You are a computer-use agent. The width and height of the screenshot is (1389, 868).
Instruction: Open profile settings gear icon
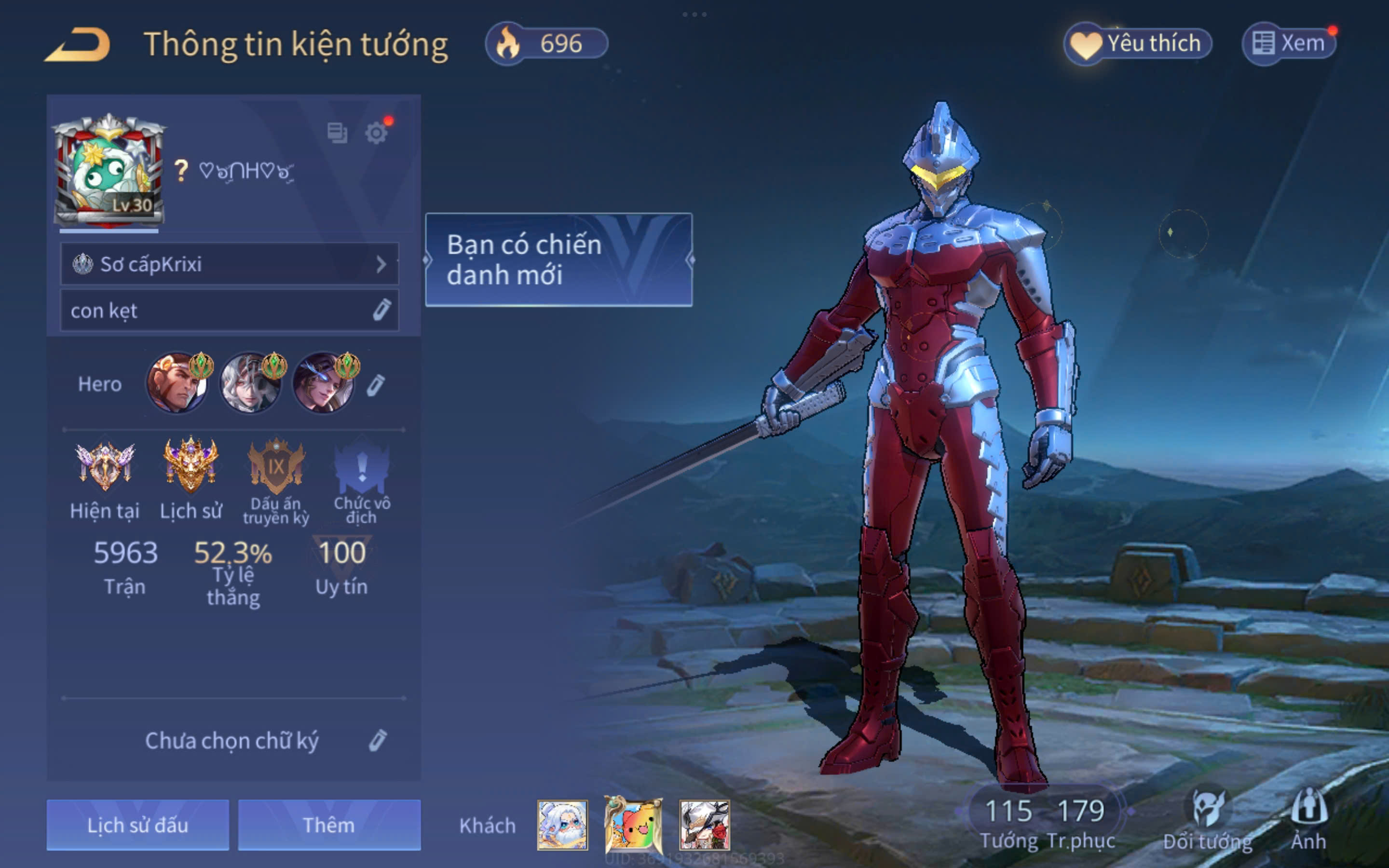pyautogui.click(x=377, y=133)
